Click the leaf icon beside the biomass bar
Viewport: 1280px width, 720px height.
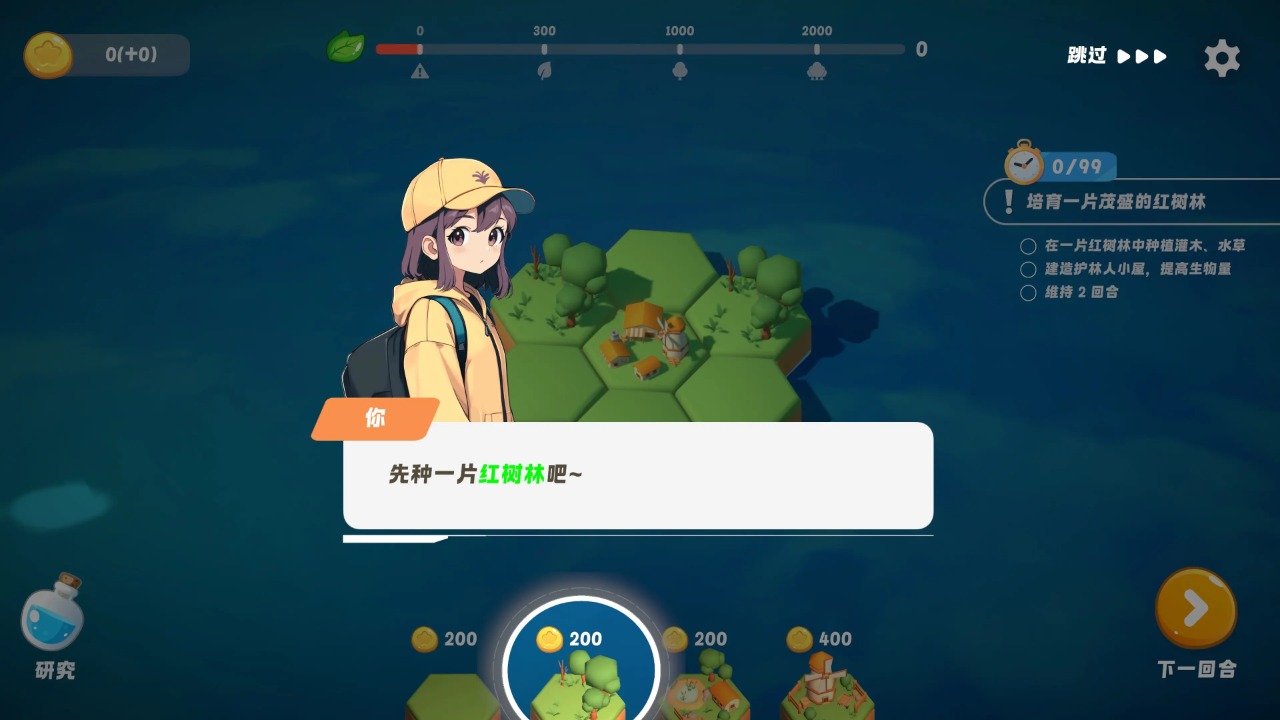345,47
